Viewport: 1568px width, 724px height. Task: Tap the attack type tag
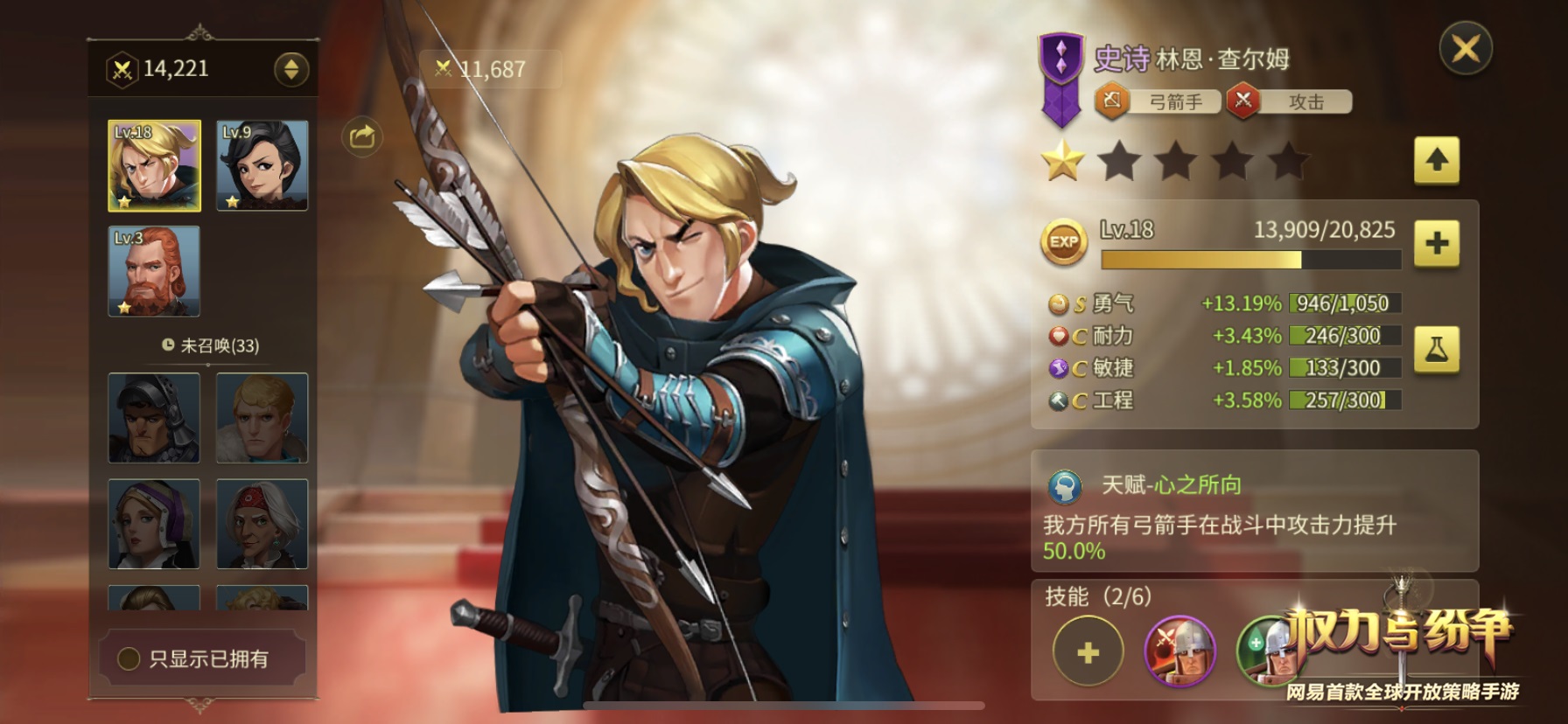pyautogui.click(x=1289, y=102)
